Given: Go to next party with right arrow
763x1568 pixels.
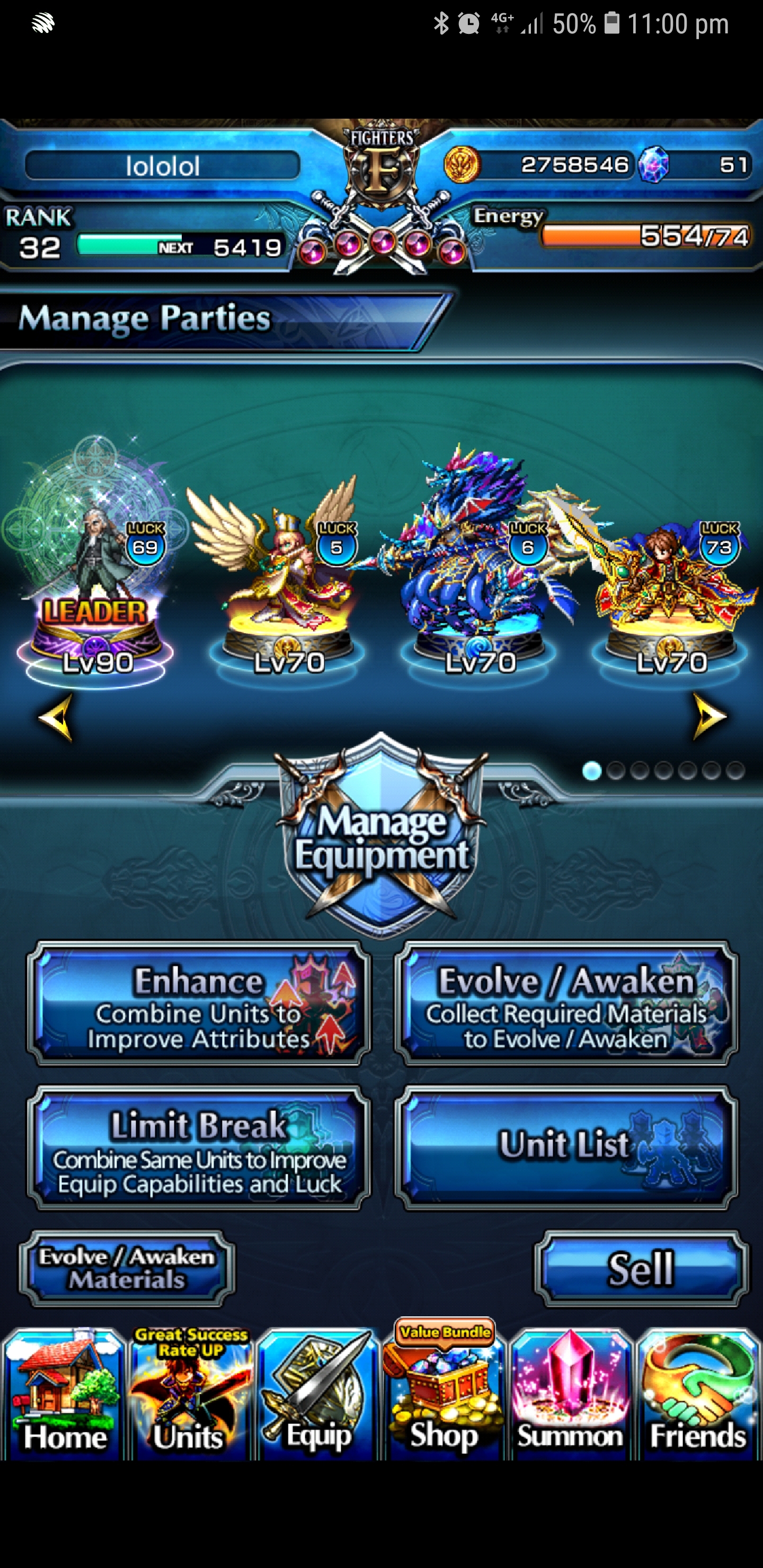Looking at the screenshot, I should coord(709,715).
